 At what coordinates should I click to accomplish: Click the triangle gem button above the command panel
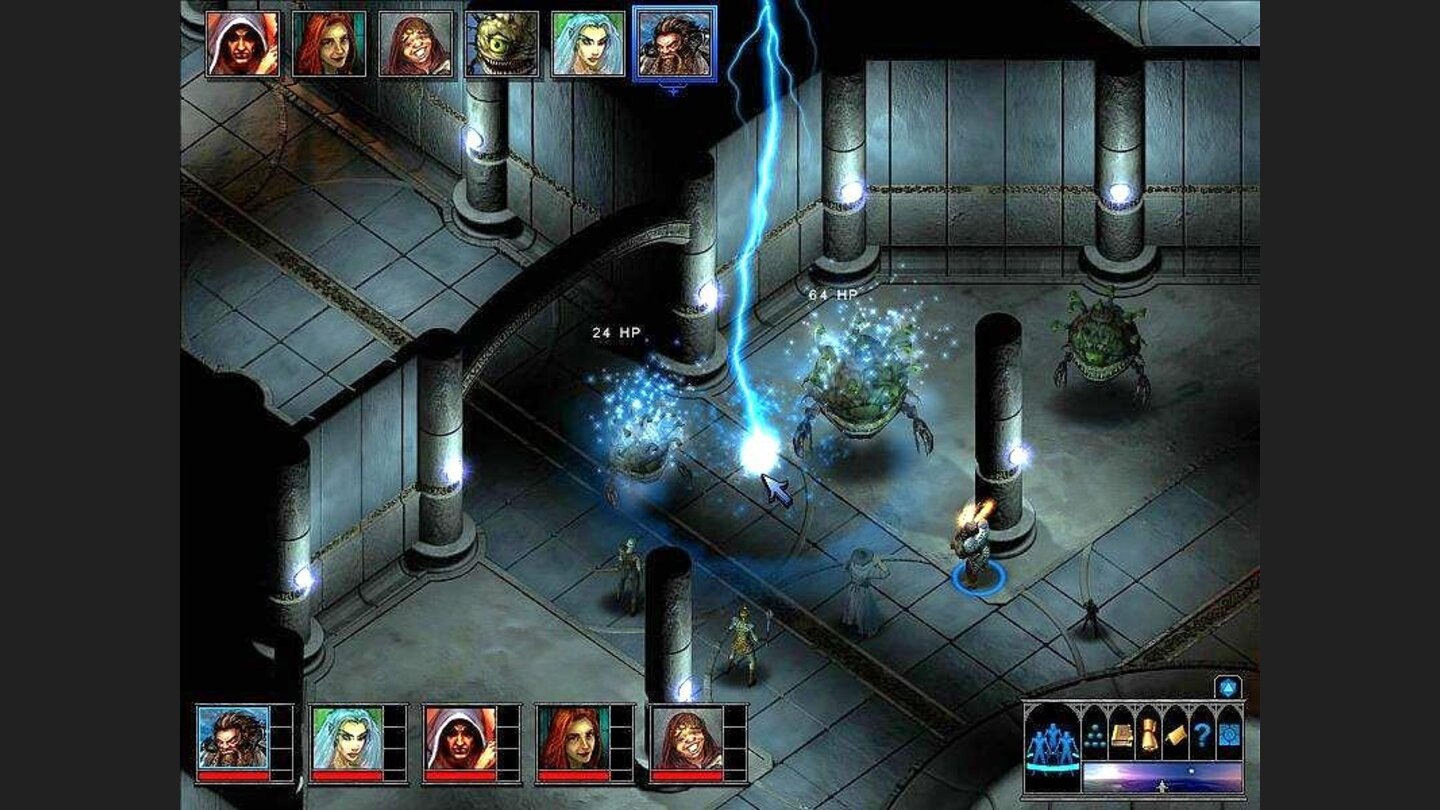tap(1227, 687)
